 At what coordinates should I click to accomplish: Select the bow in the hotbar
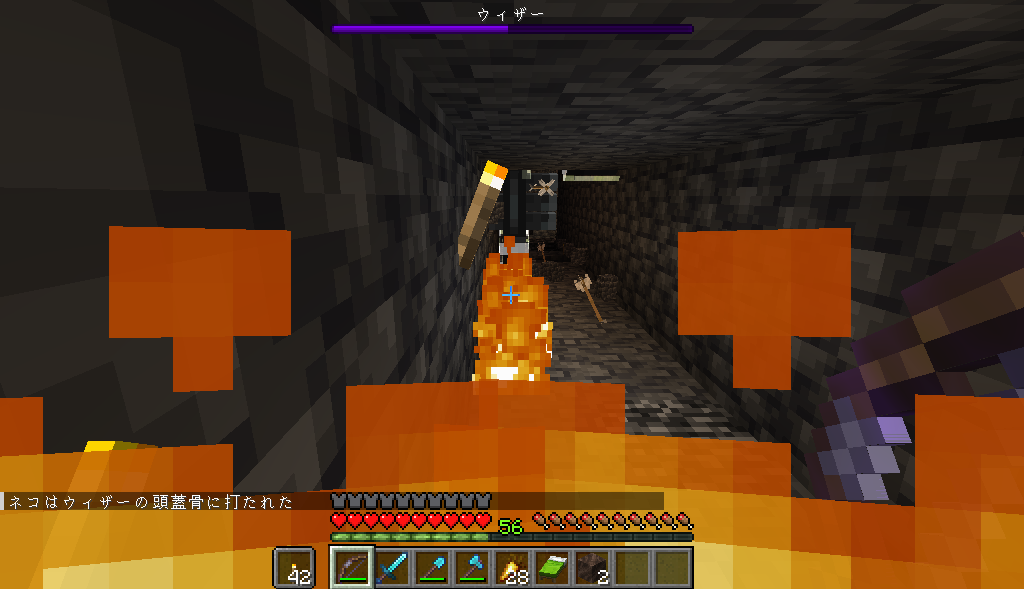(x=352, y=567)
